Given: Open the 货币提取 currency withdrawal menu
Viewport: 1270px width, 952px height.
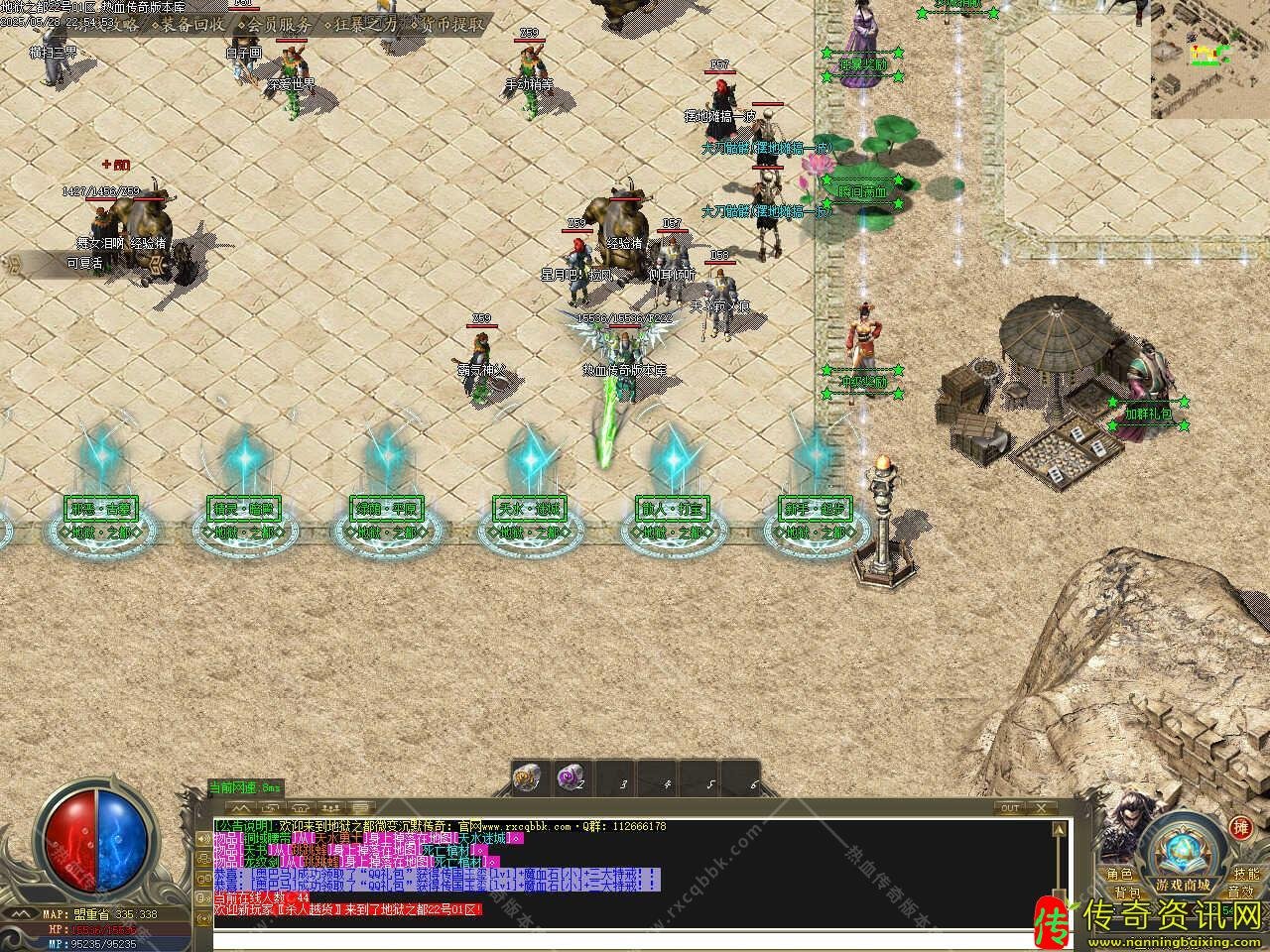Looking at the screenshot, I should tap(448, 24).
